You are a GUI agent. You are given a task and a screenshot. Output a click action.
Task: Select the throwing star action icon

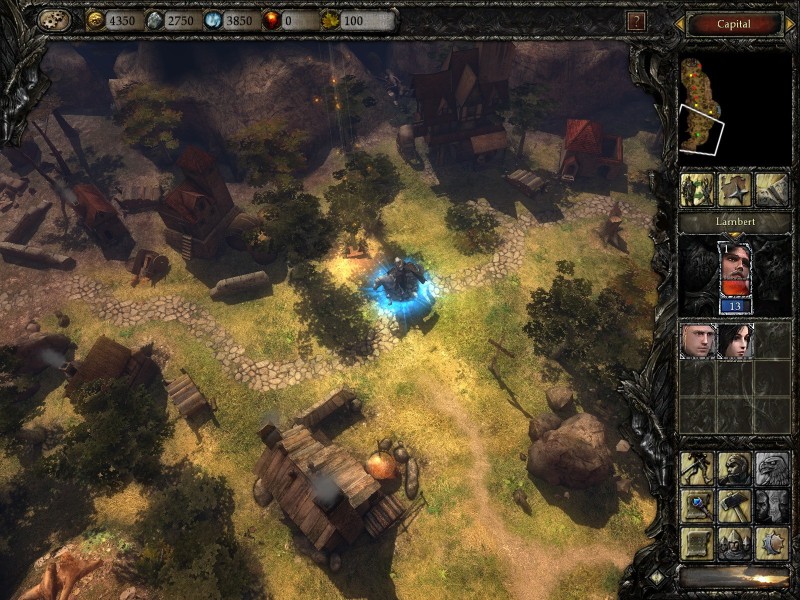tap(734, 190)
